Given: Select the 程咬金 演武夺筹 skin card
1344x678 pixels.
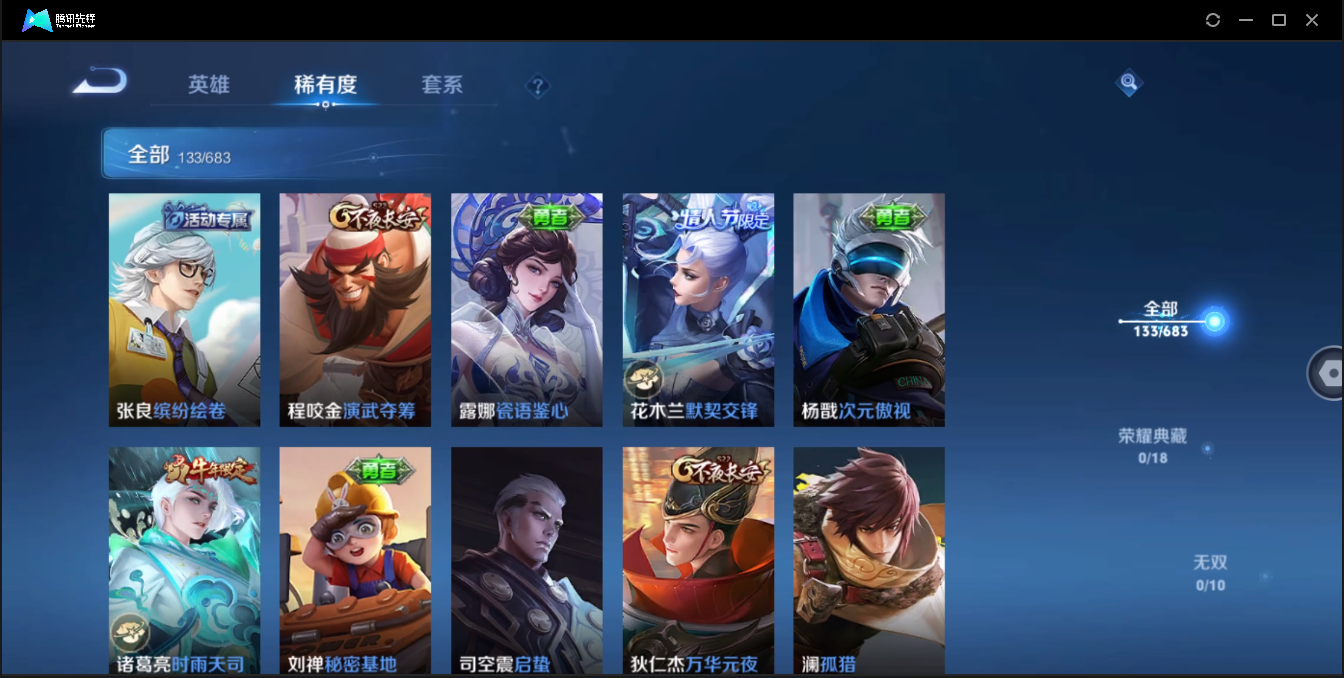Looking at the screenshot, I should click(x=355, y=310).
